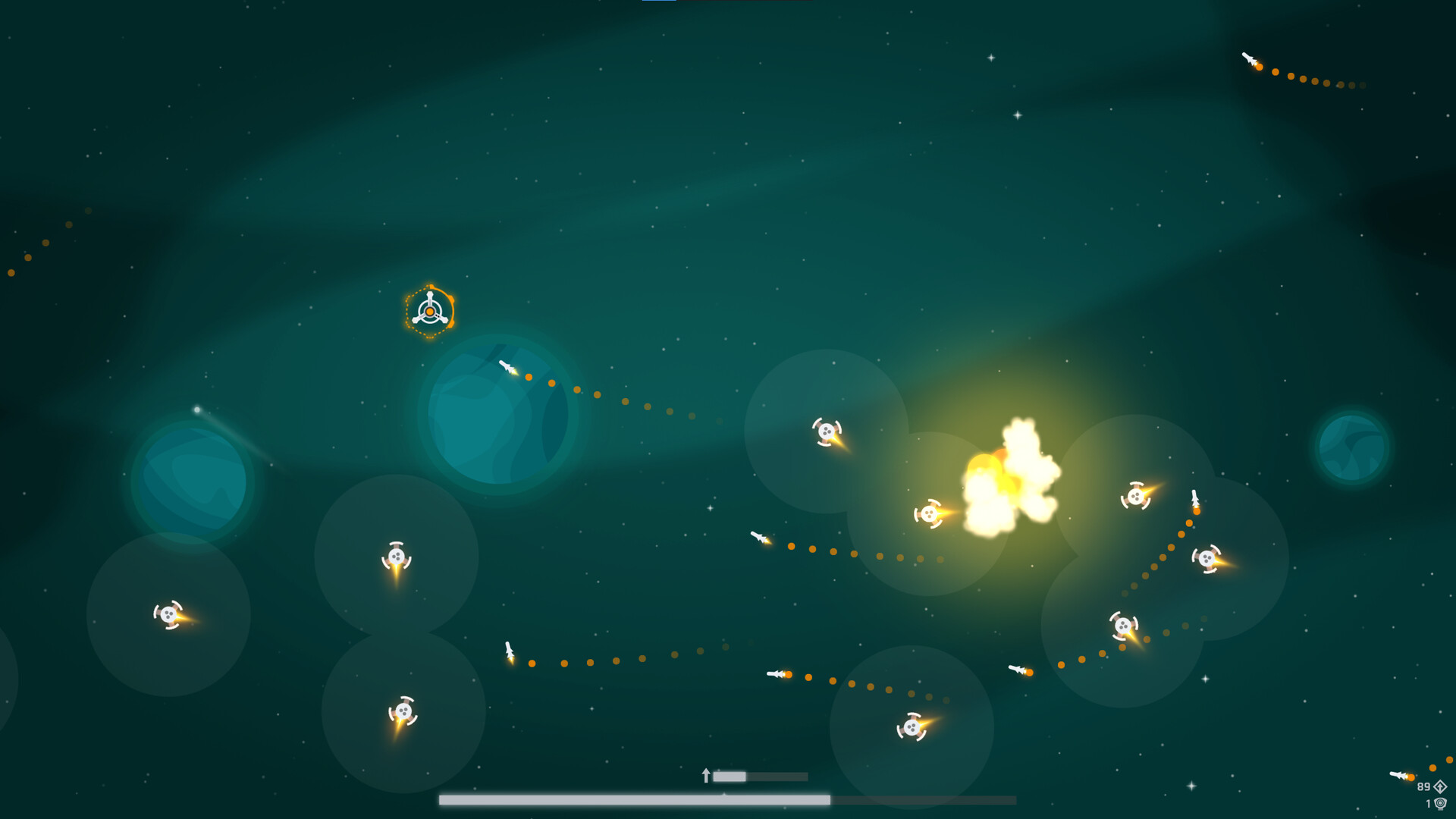Screen dimensions: 1456x819
Task: Click the up-arrow icon above the small progress bar
Action: point(705,775)
